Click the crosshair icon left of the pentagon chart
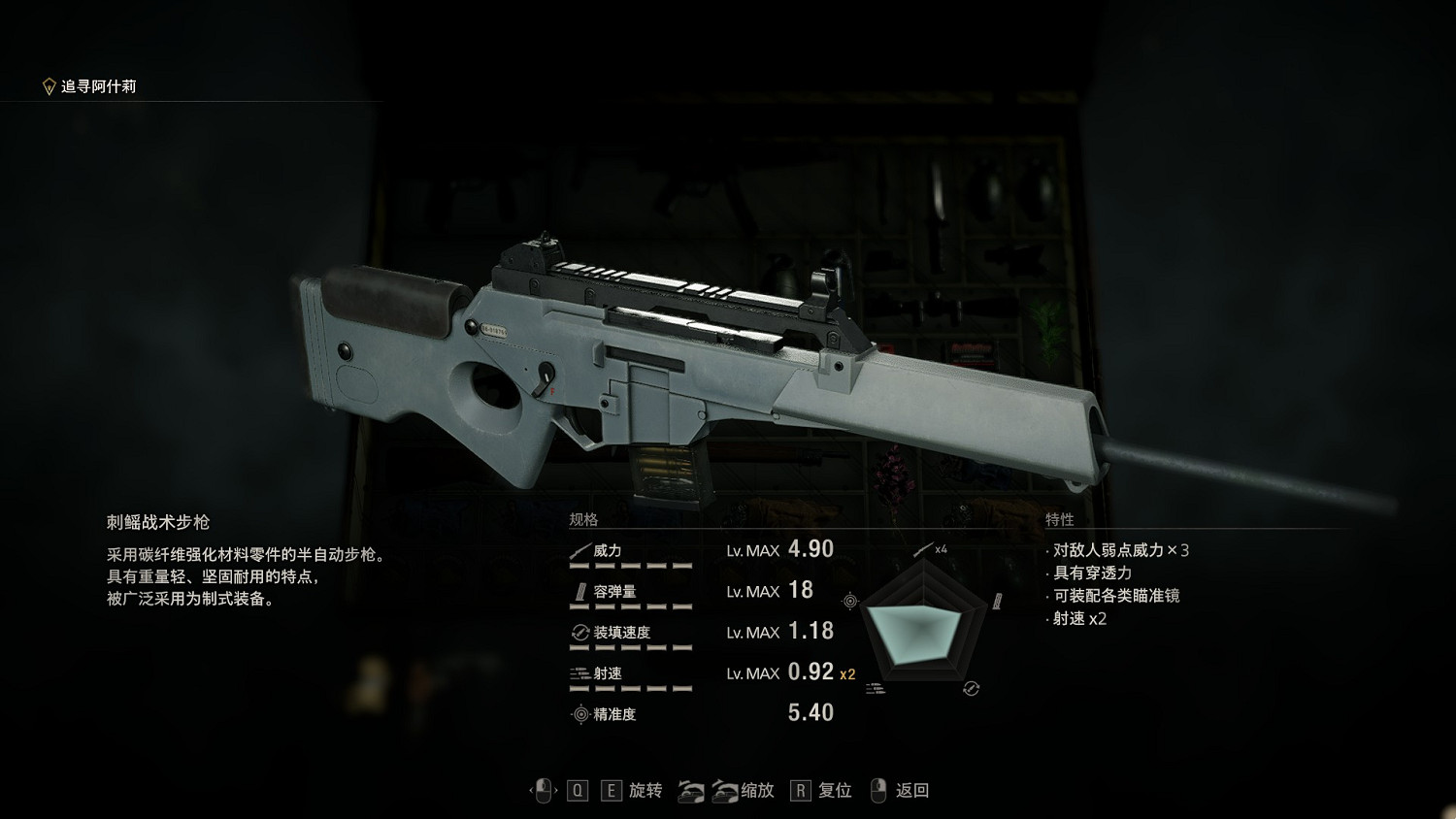The image size is (1456, 819). pyautogui.click(x=849, y=599)
